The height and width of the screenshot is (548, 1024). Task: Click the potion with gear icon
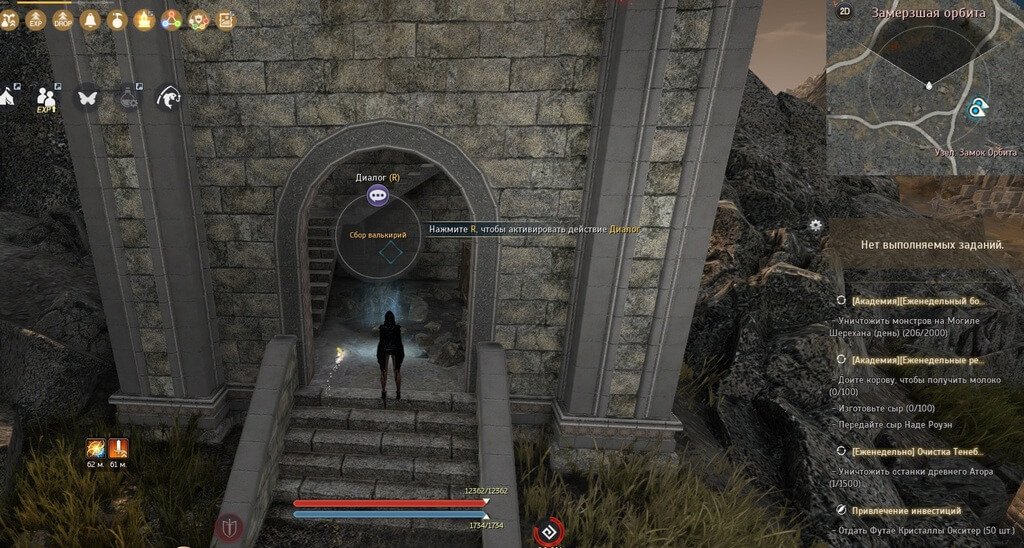(x=129, y=98)
